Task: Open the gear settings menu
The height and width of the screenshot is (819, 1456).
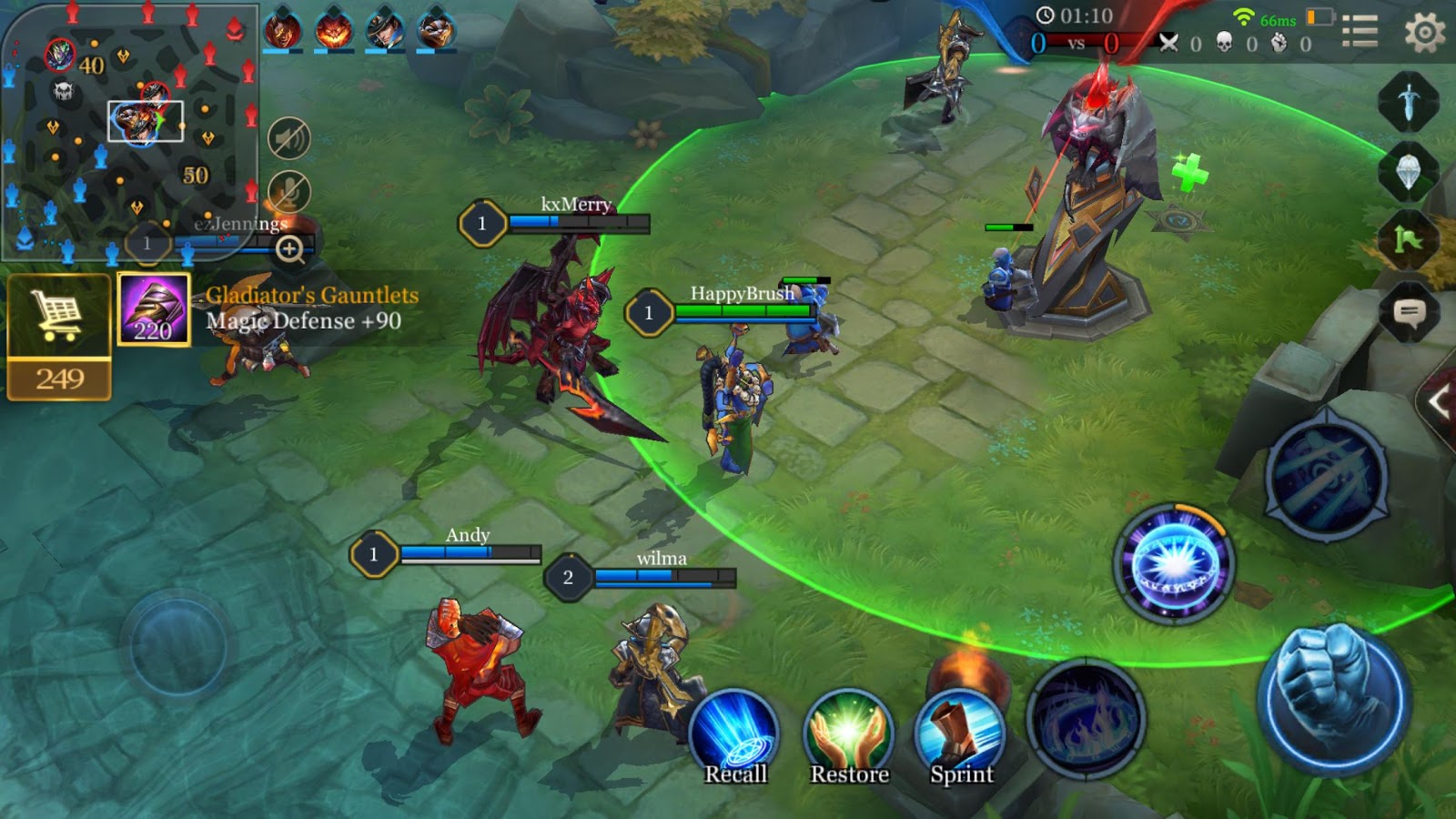Action: point(1424,33)
